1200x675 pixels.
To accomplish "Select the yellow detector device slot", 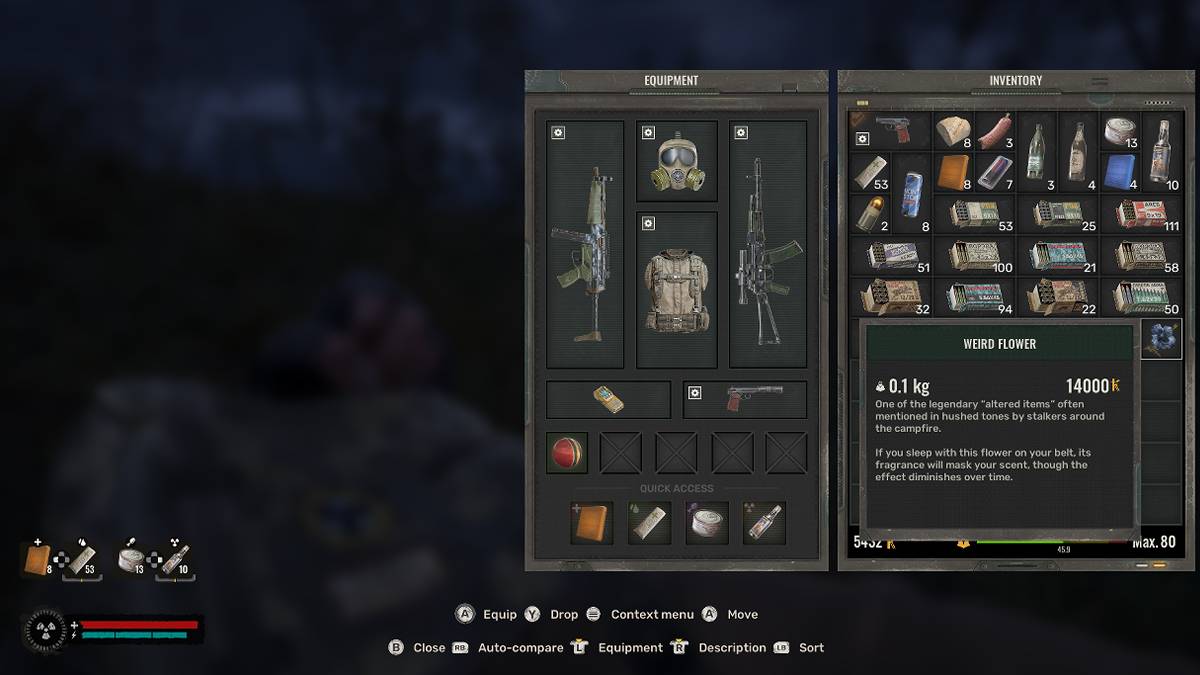I will 608,399.
